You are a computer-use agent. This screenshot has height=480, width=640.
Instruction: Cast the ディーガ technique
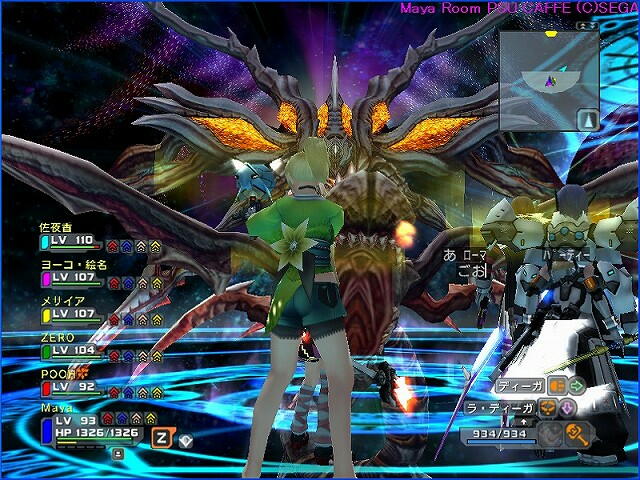click(x=518, y=385)
